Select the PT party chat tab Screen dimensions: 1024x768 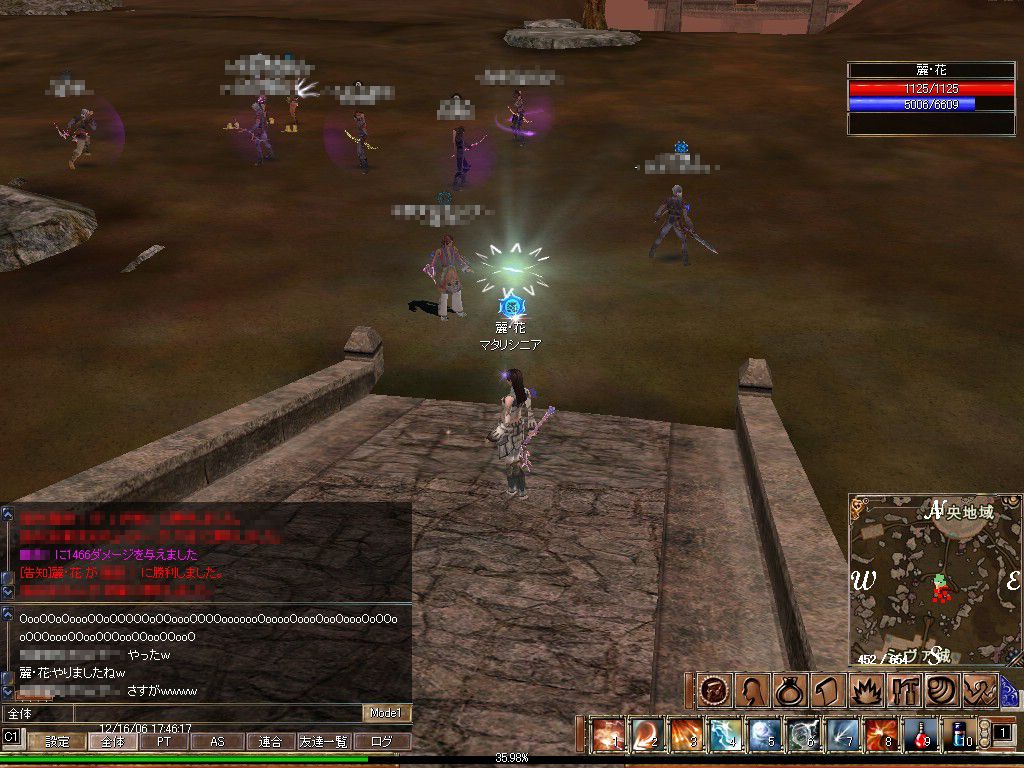point(163,742)
